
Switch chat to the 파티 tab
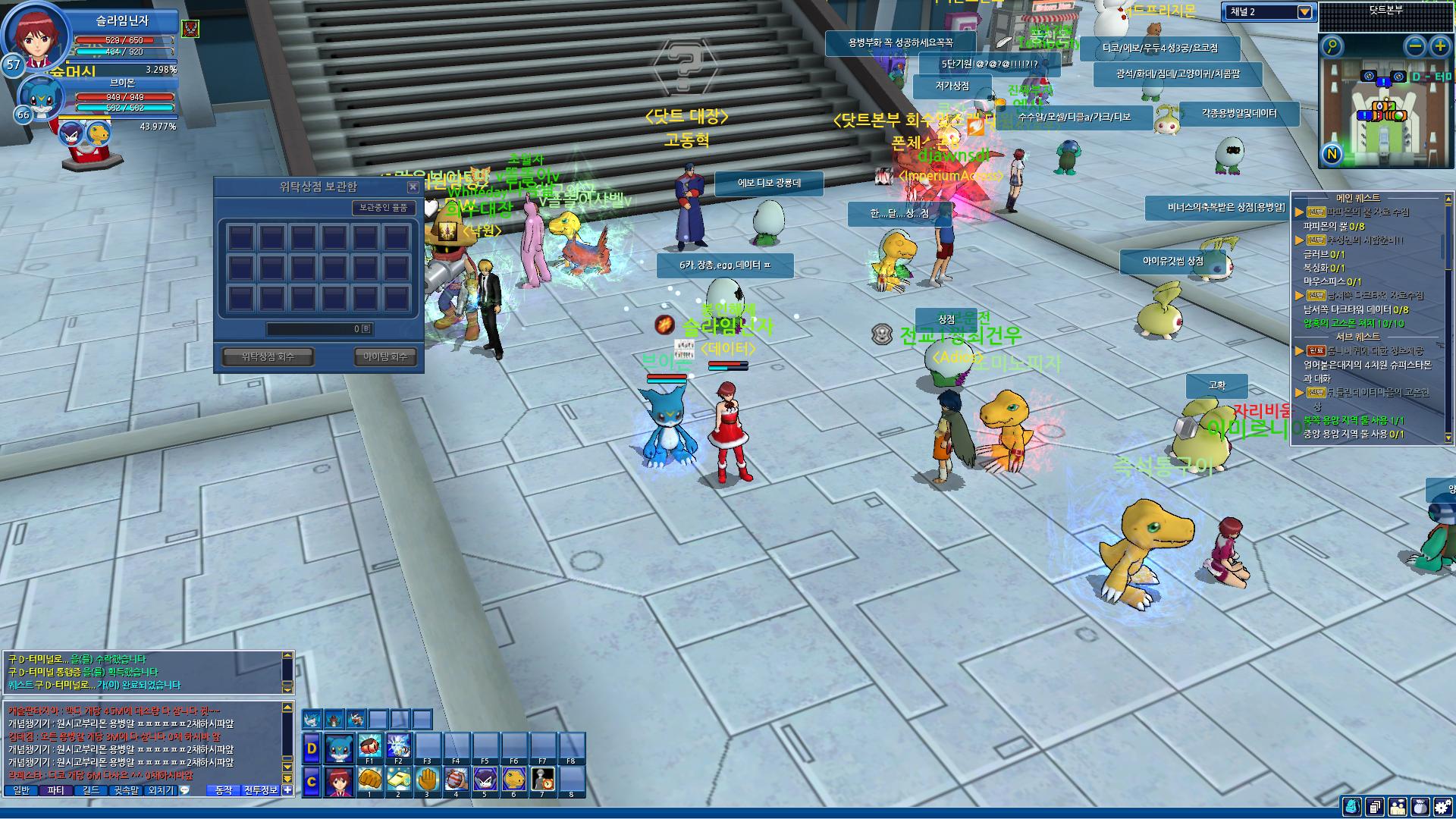[56, 790]
